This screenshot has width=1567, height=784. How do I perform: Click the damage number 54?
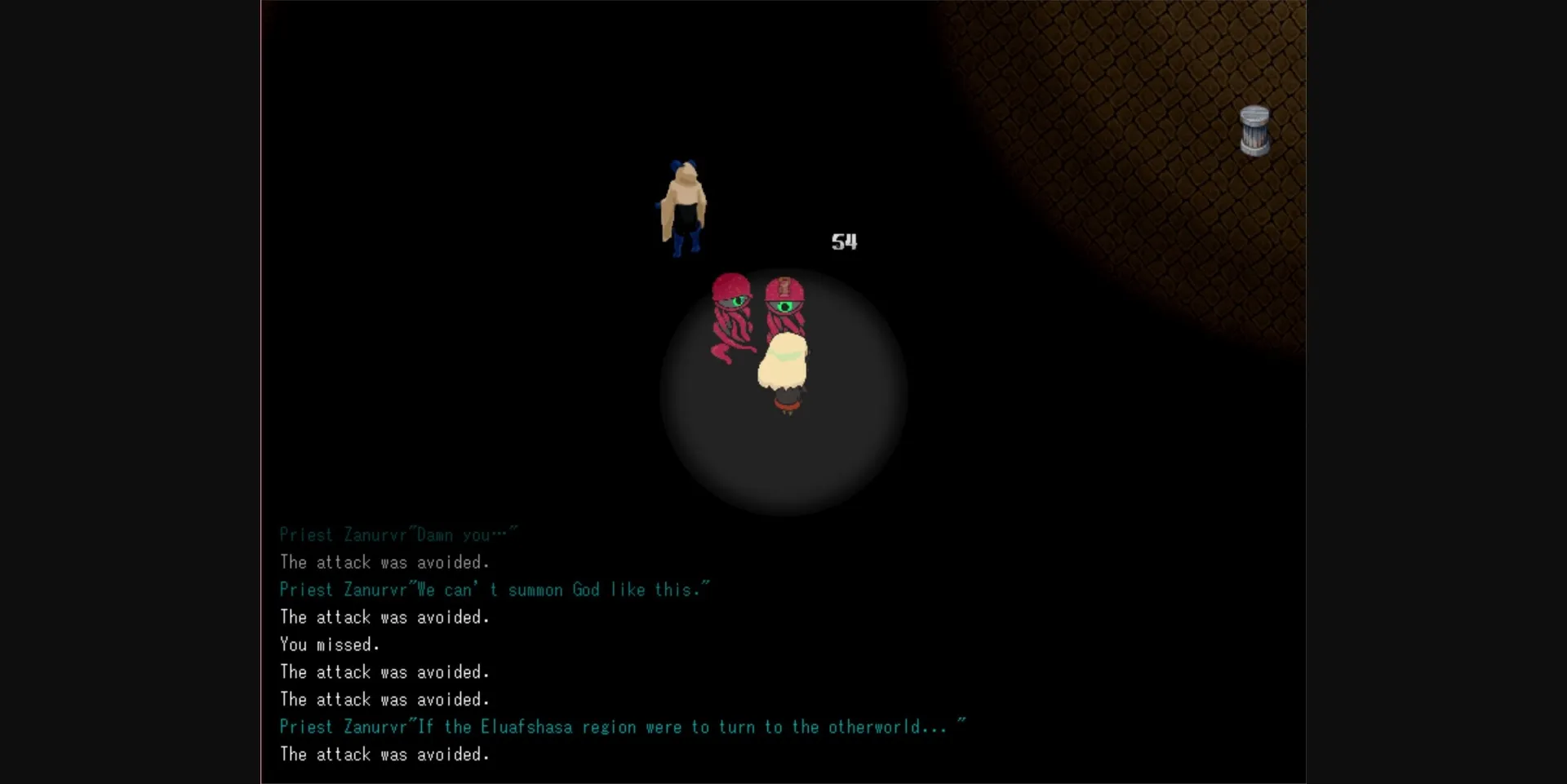point(845,241)
